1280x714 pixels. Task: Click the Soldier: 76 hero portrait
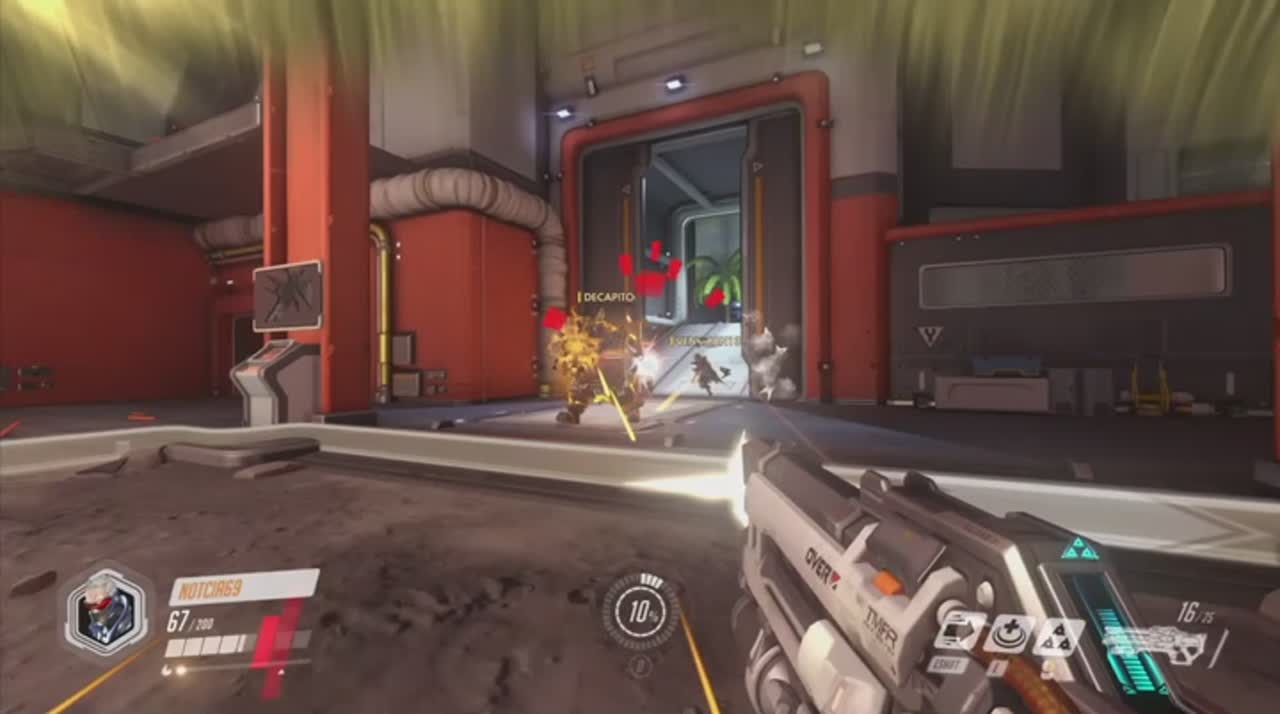(x=106, y=611)
